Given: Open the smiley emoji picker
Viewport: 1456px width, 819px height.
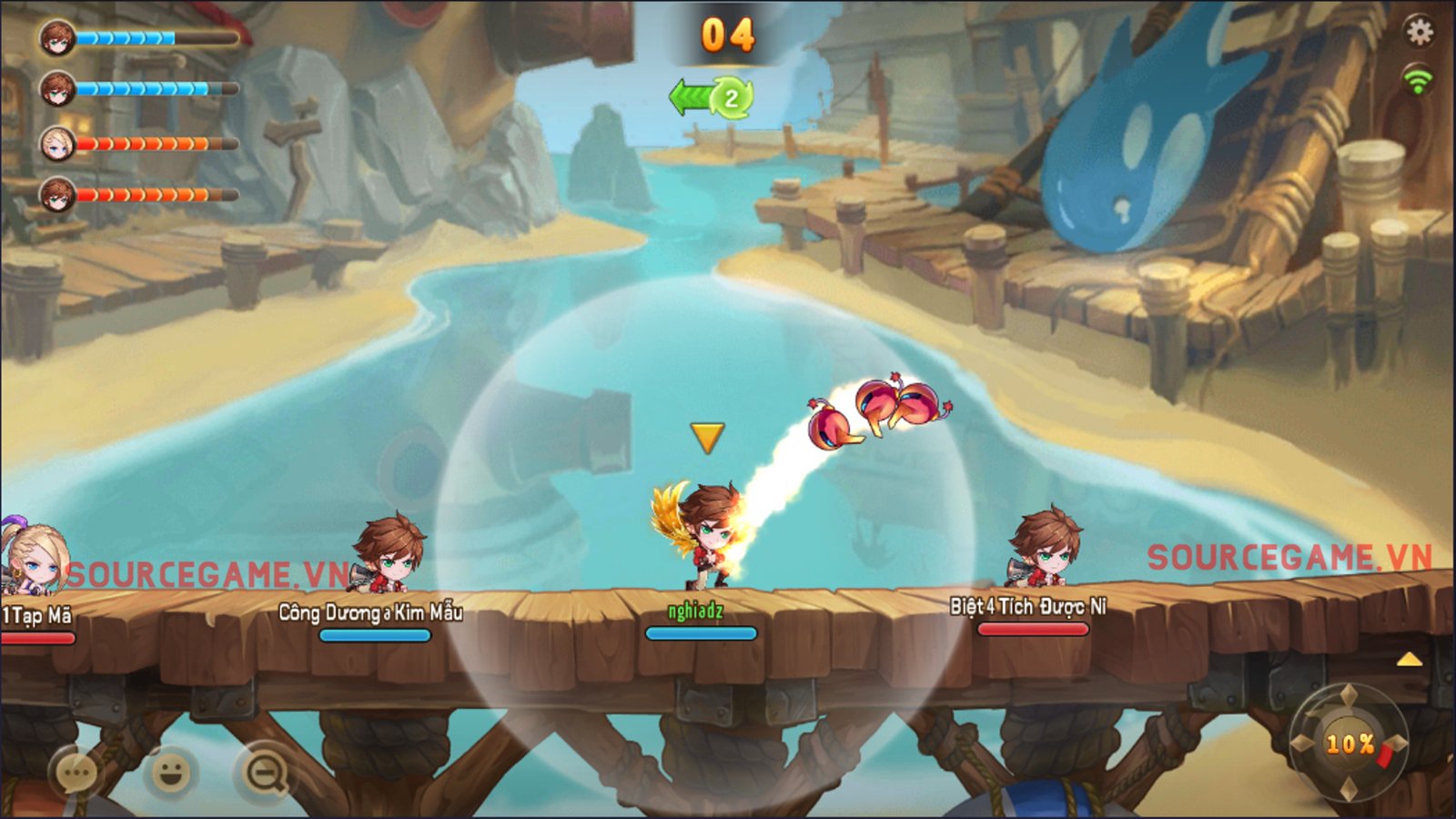Looking at the screenshot, I should [x=170, y=773].
